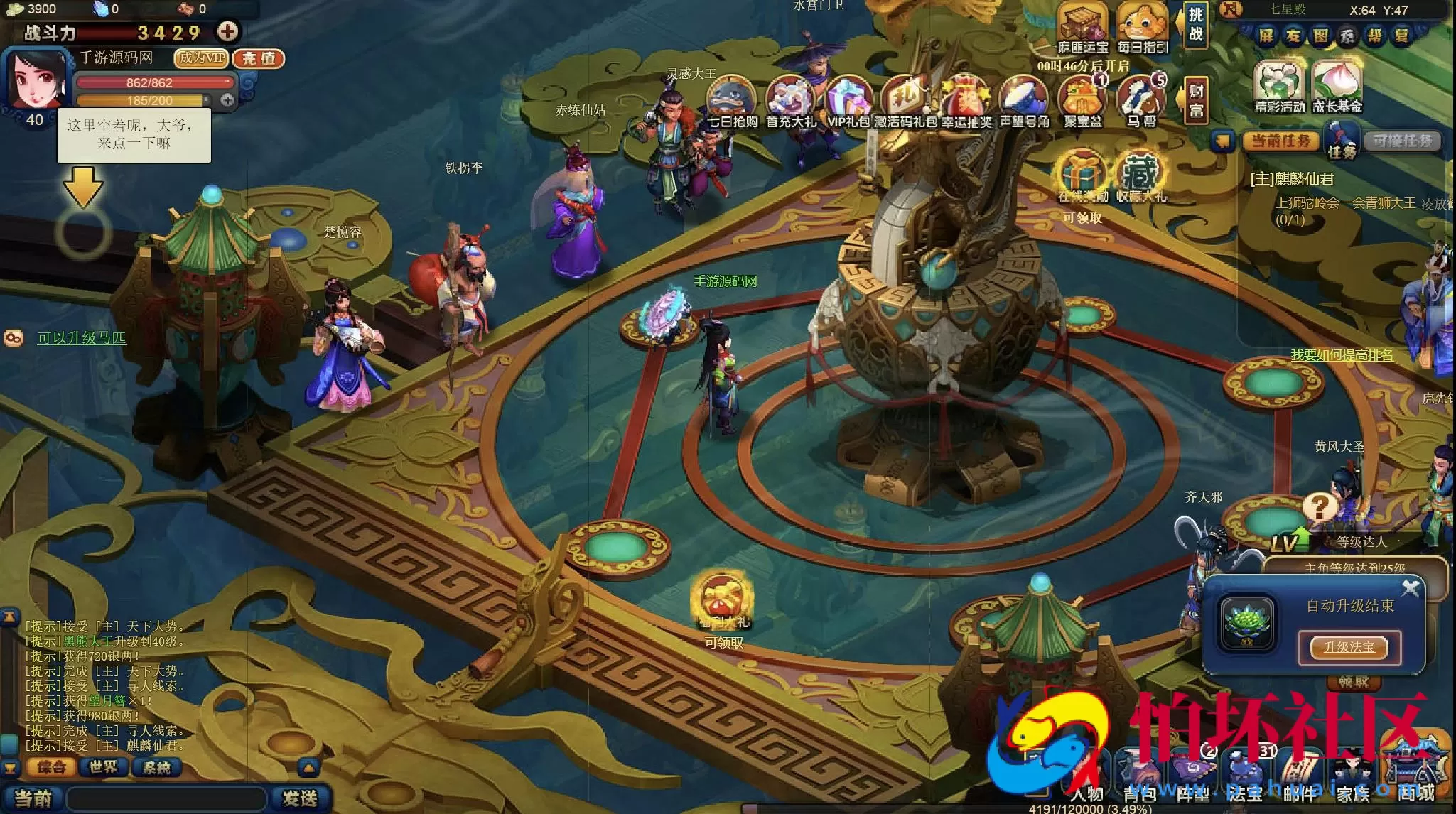Open the 充值 recharge button
Image resolution: width=1456 pixels, height=814 pixels.
(x=259, y=58)
